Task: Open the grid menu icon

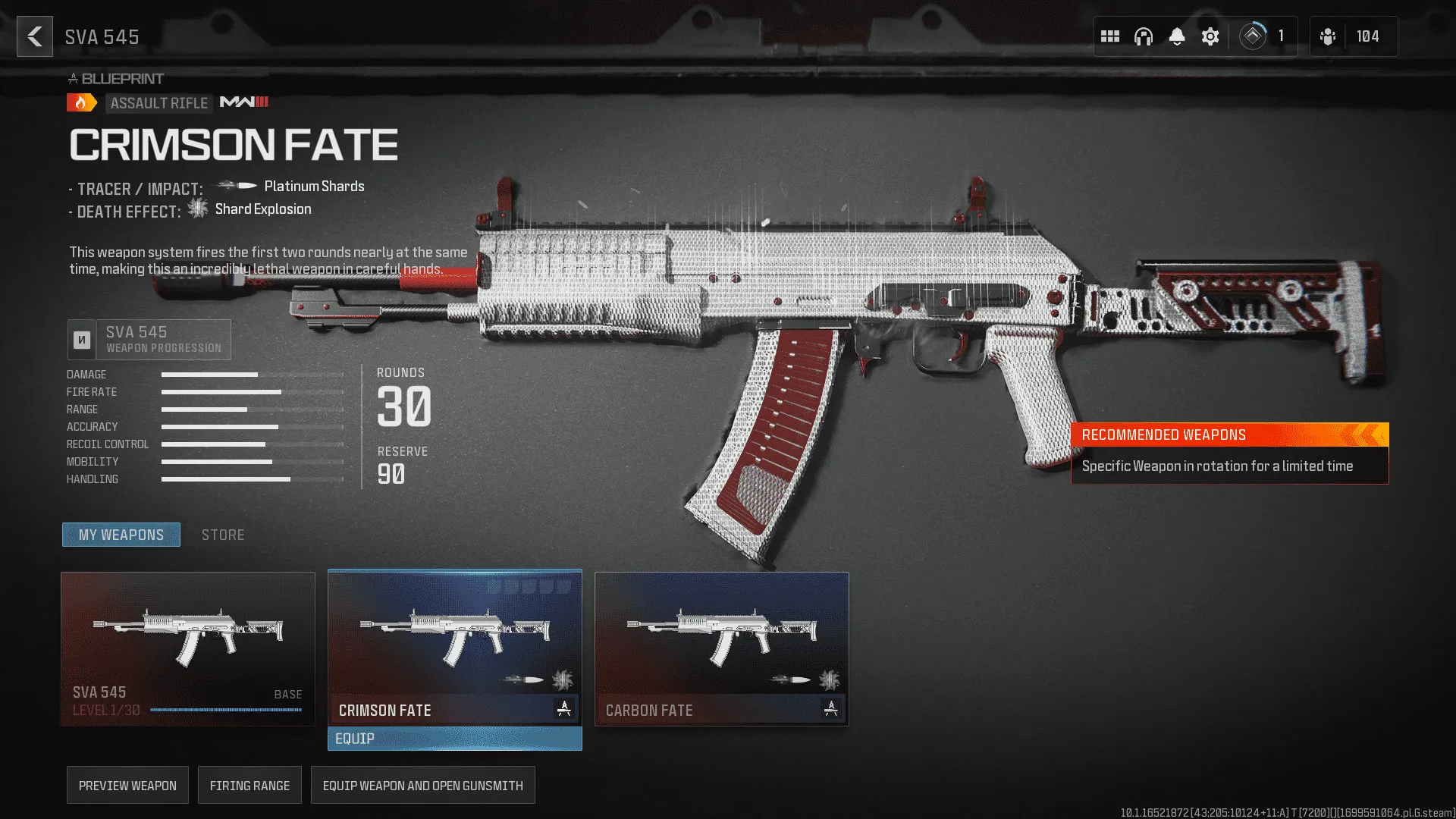Action: [x=1110, y=36]
